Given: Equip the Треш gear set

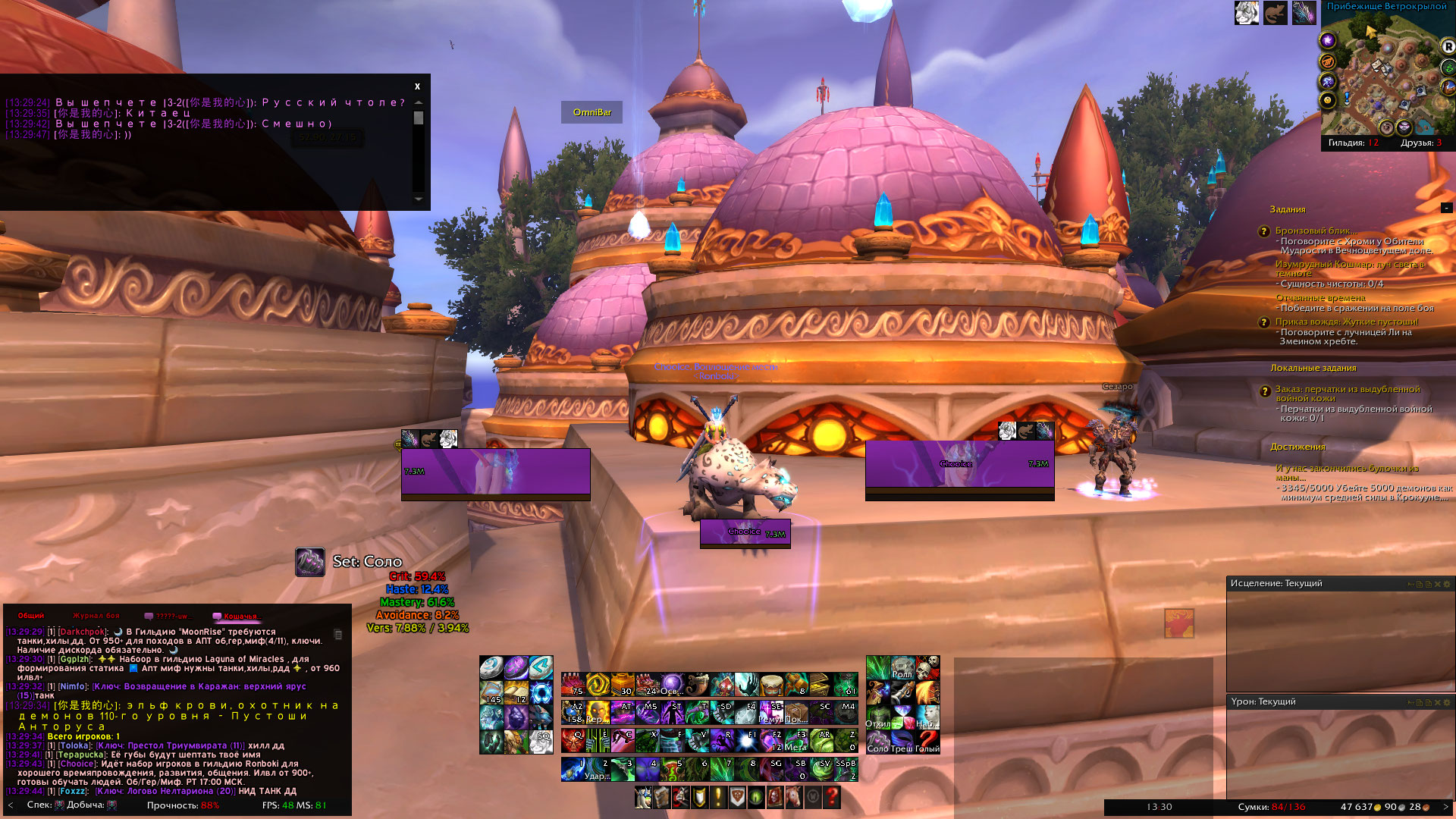Looking at the screenshot, I should 902,741.
